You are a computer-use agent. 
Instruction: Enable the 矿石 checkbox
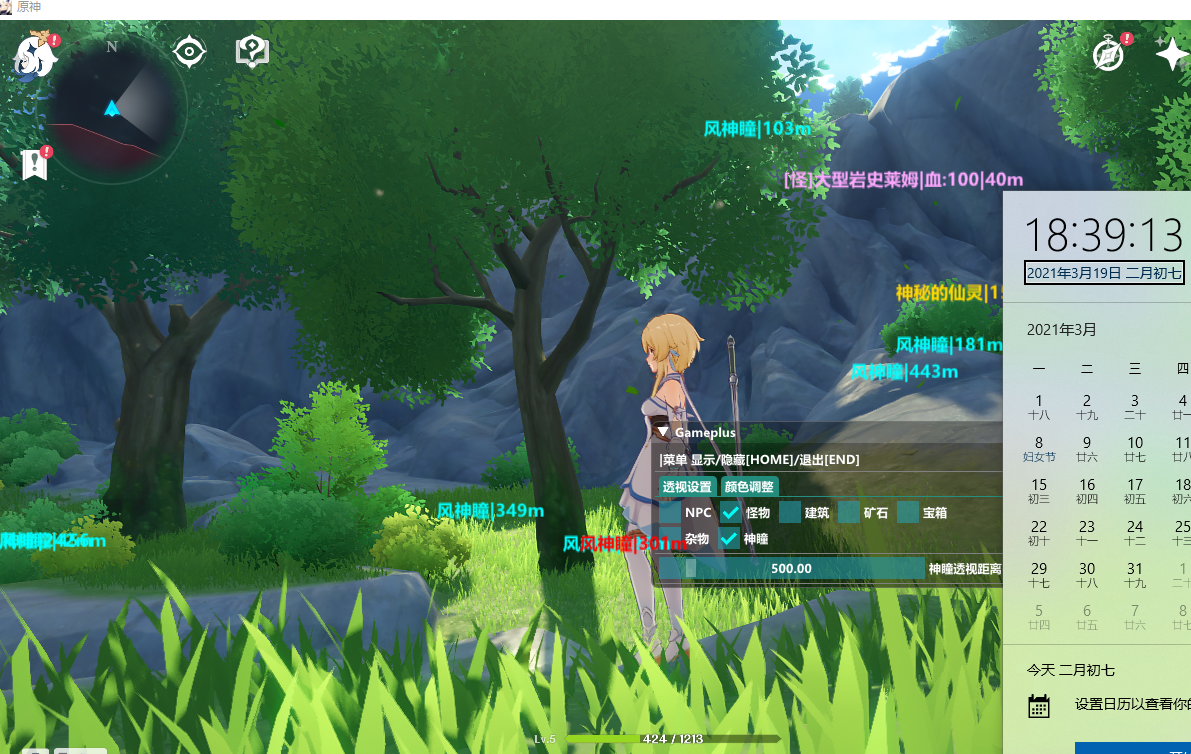coord(849,513)
